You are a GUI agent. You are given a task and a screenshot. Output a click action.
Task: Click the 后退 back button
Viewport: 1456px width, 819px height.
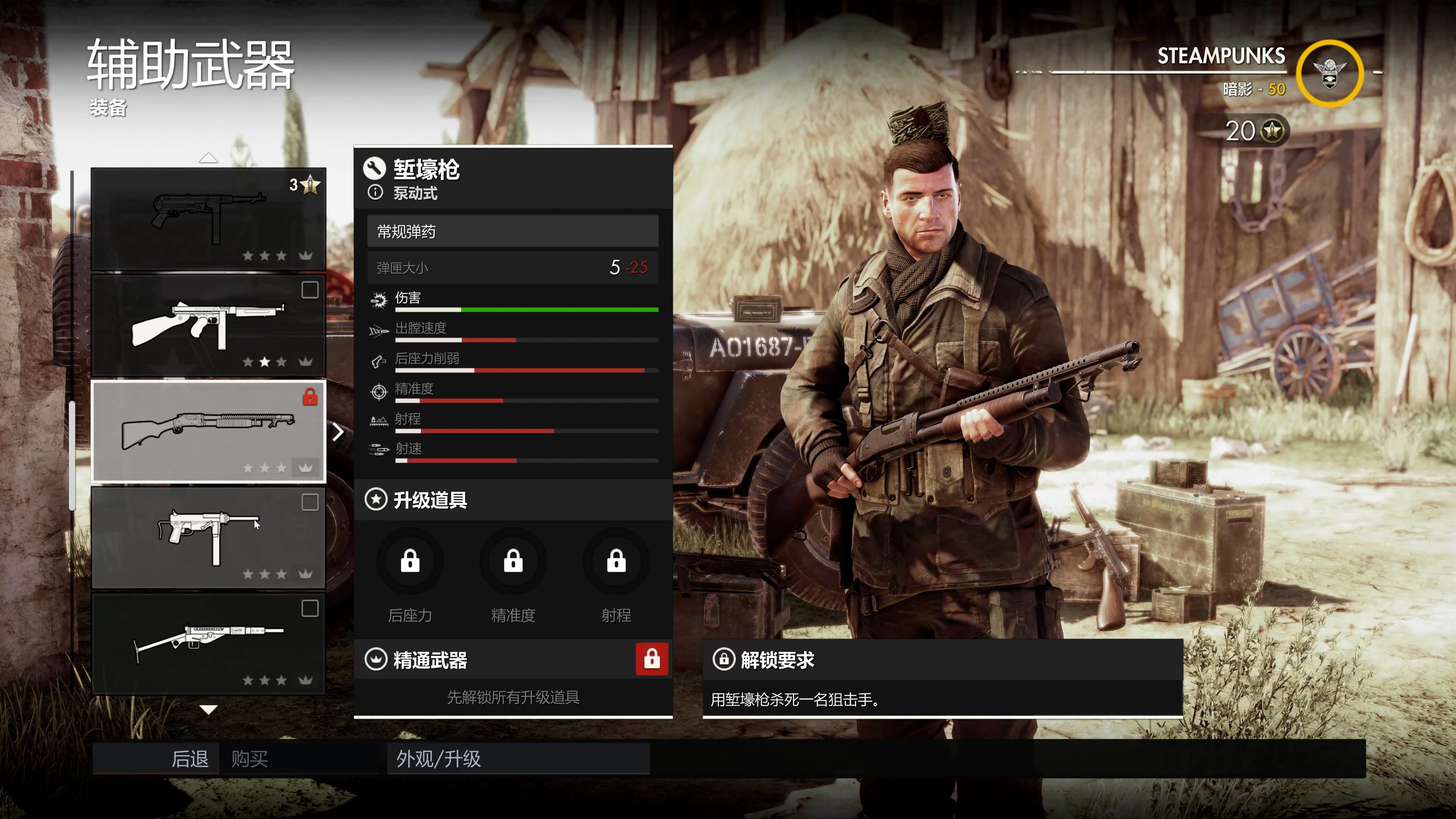pos(190,758)
